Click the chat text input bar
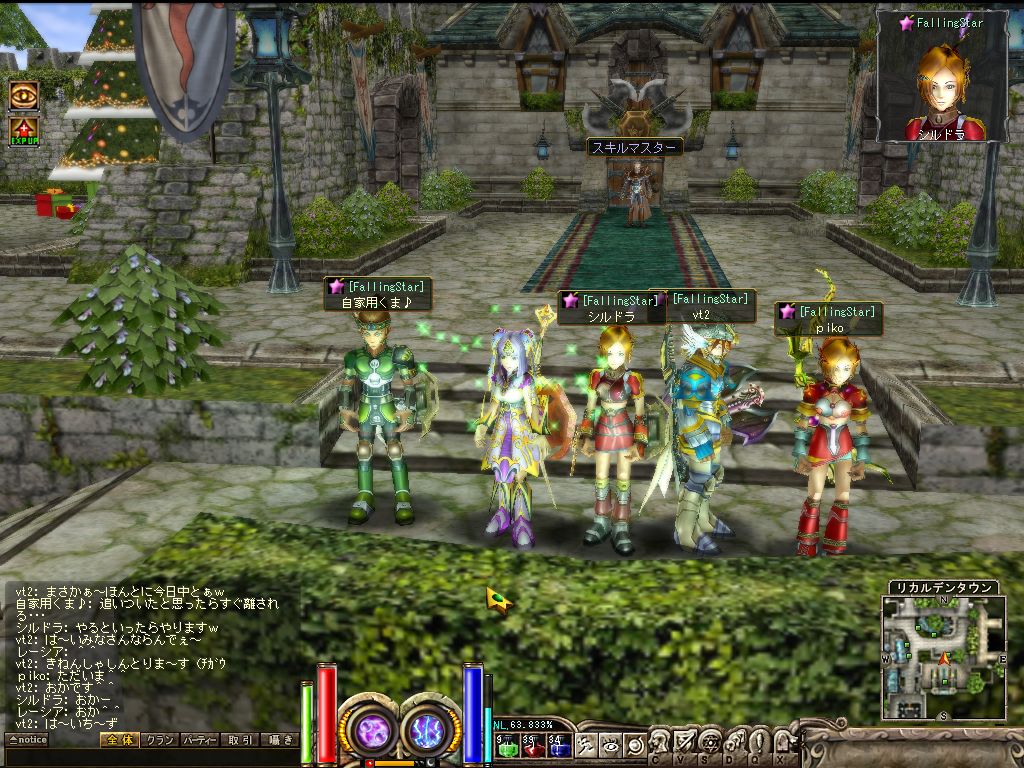Image resolution: width=1024 pixels, height=768 pixels. (x=150, y=757)
